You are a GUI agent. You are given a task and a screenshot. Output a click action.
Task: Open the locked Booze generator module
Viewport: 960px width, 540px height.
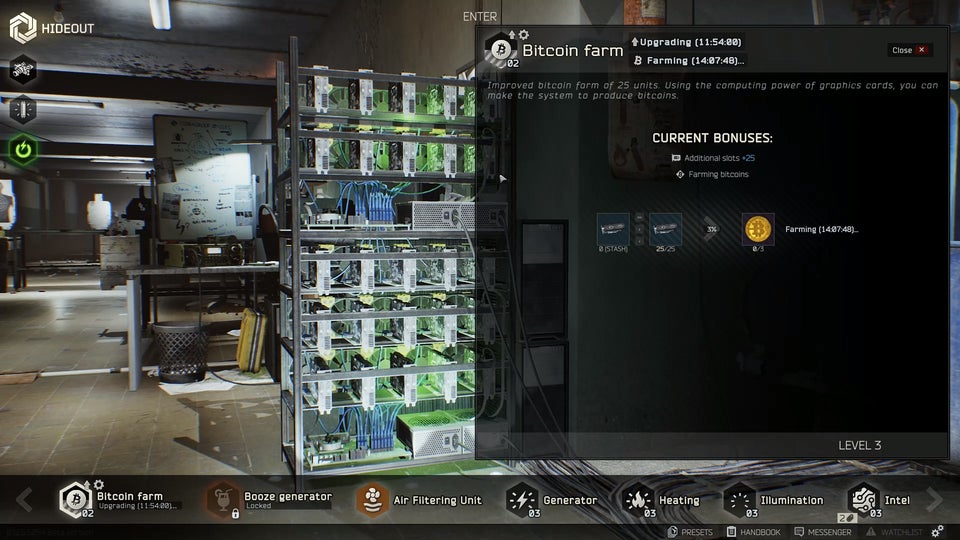(x=270, y=499)
